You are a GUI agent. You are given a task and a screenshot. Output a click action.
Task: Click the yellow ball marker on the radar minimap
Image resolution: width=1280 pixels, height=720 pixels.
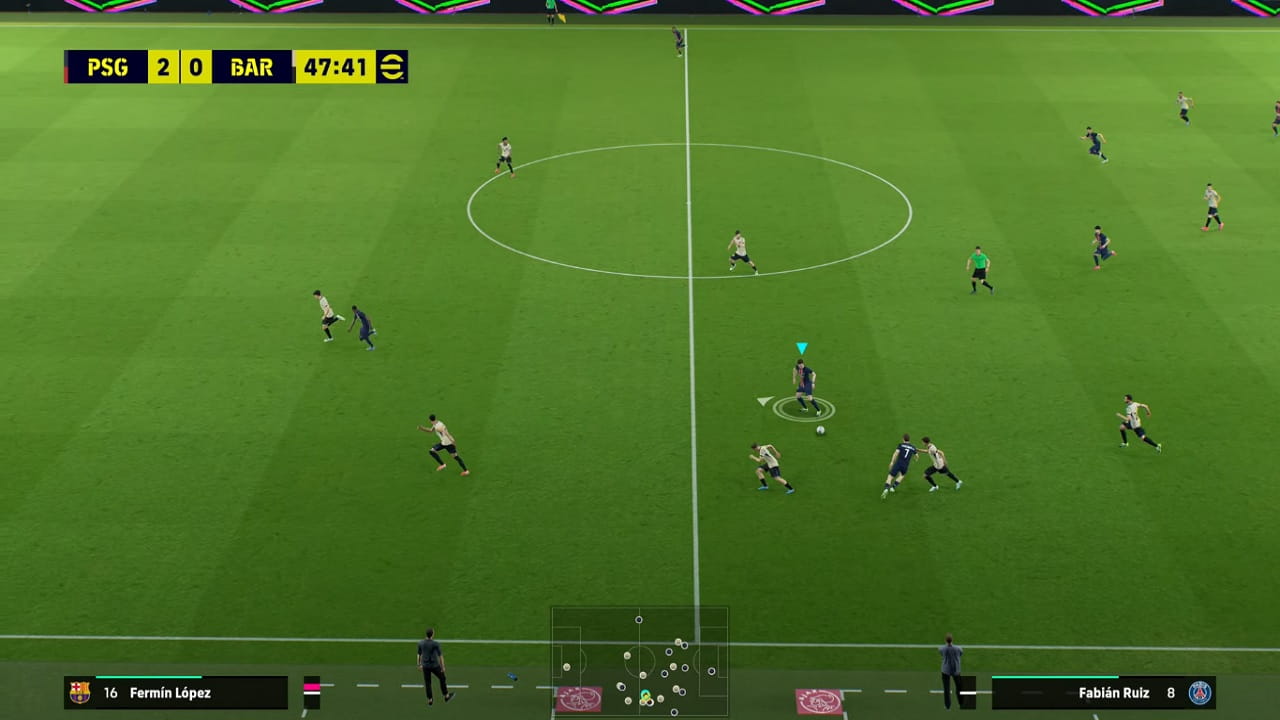[x=646, y=696]
